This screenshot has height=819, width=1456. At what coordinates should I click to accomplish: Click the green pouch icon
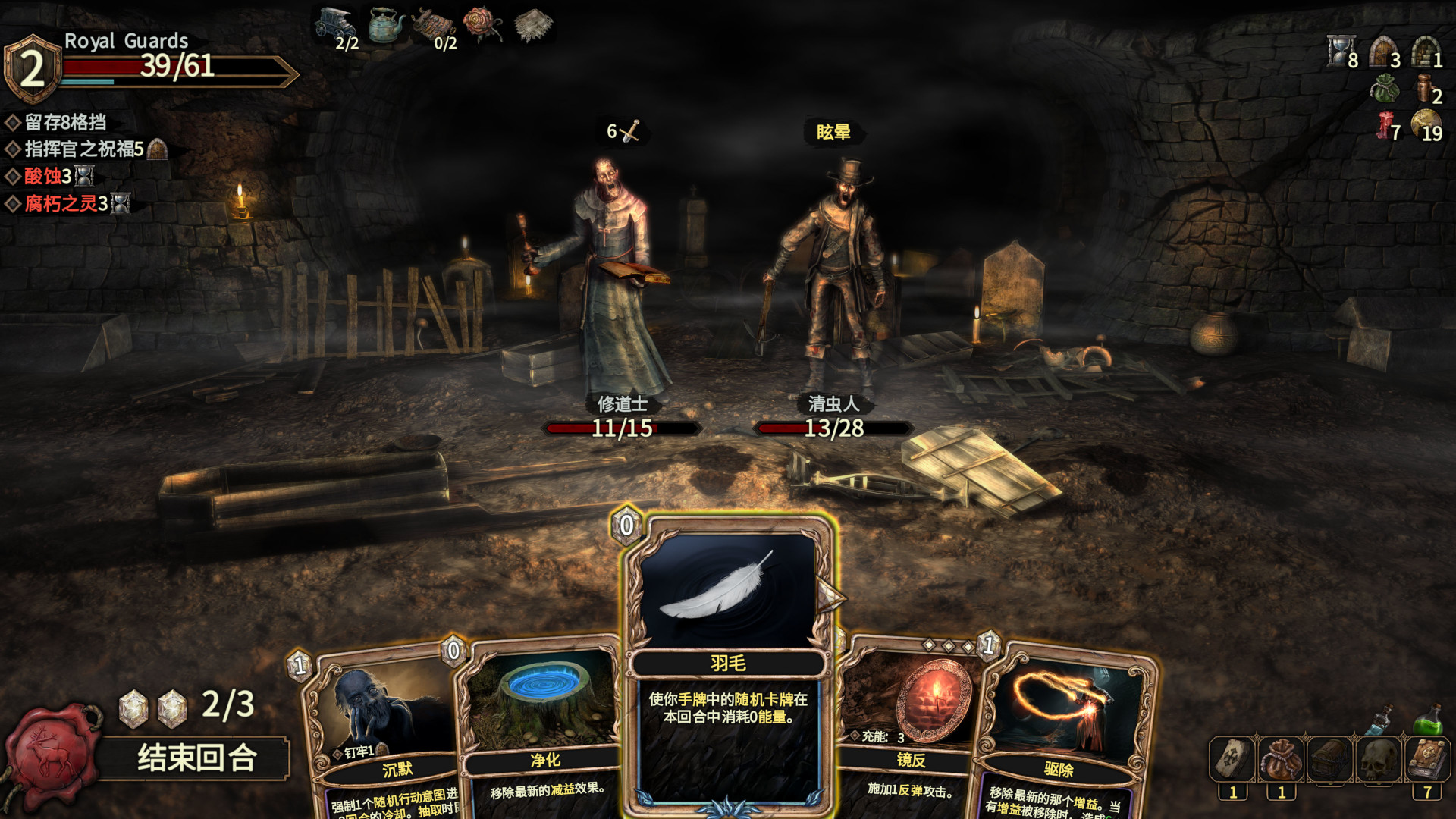point(1385,90)
